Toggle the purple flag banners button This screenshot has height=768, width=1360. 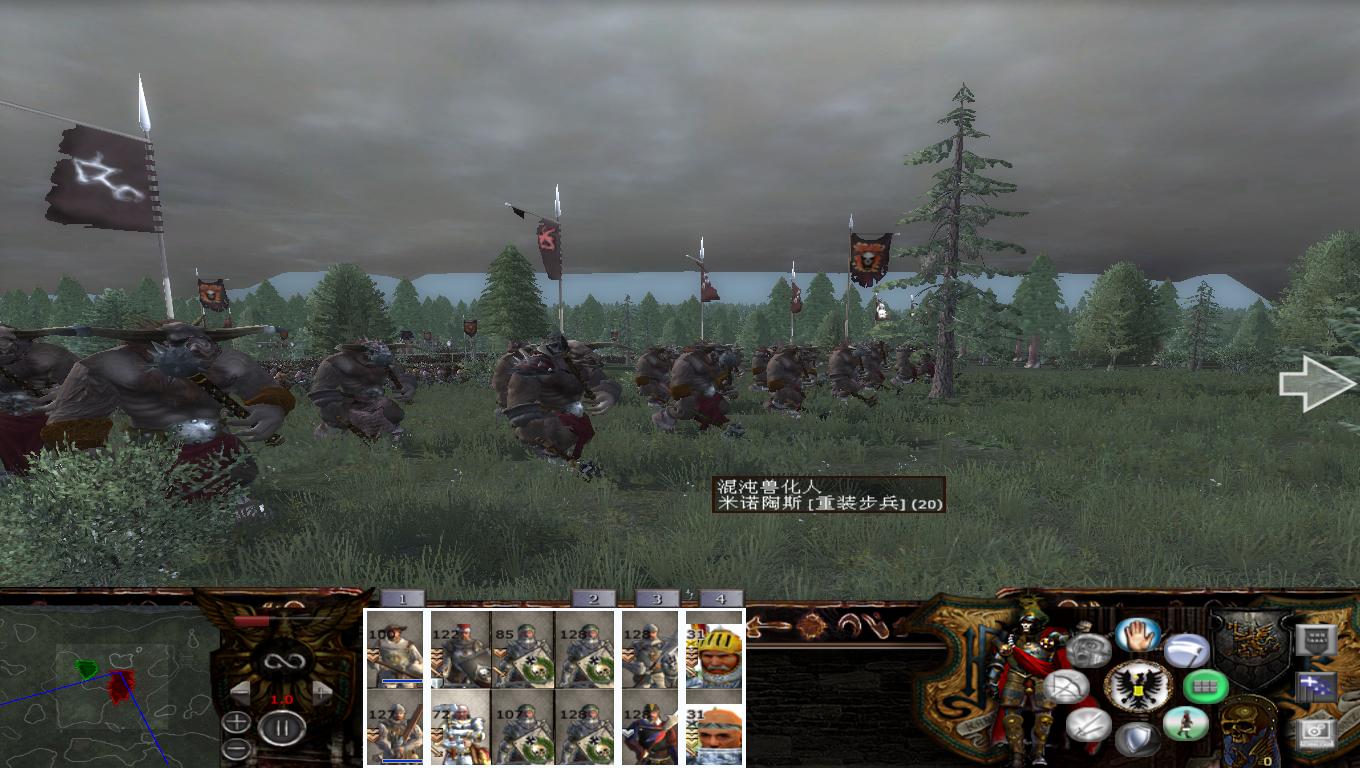coord(1315,686)
